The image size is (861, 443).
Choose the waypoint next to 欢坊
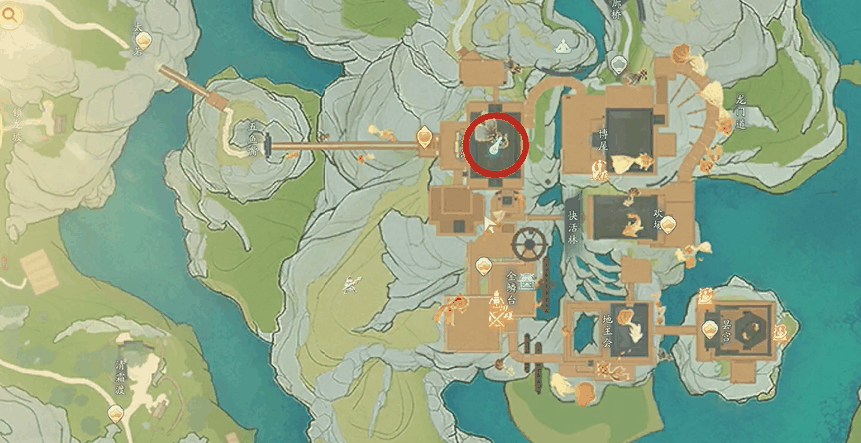[667, 224]
